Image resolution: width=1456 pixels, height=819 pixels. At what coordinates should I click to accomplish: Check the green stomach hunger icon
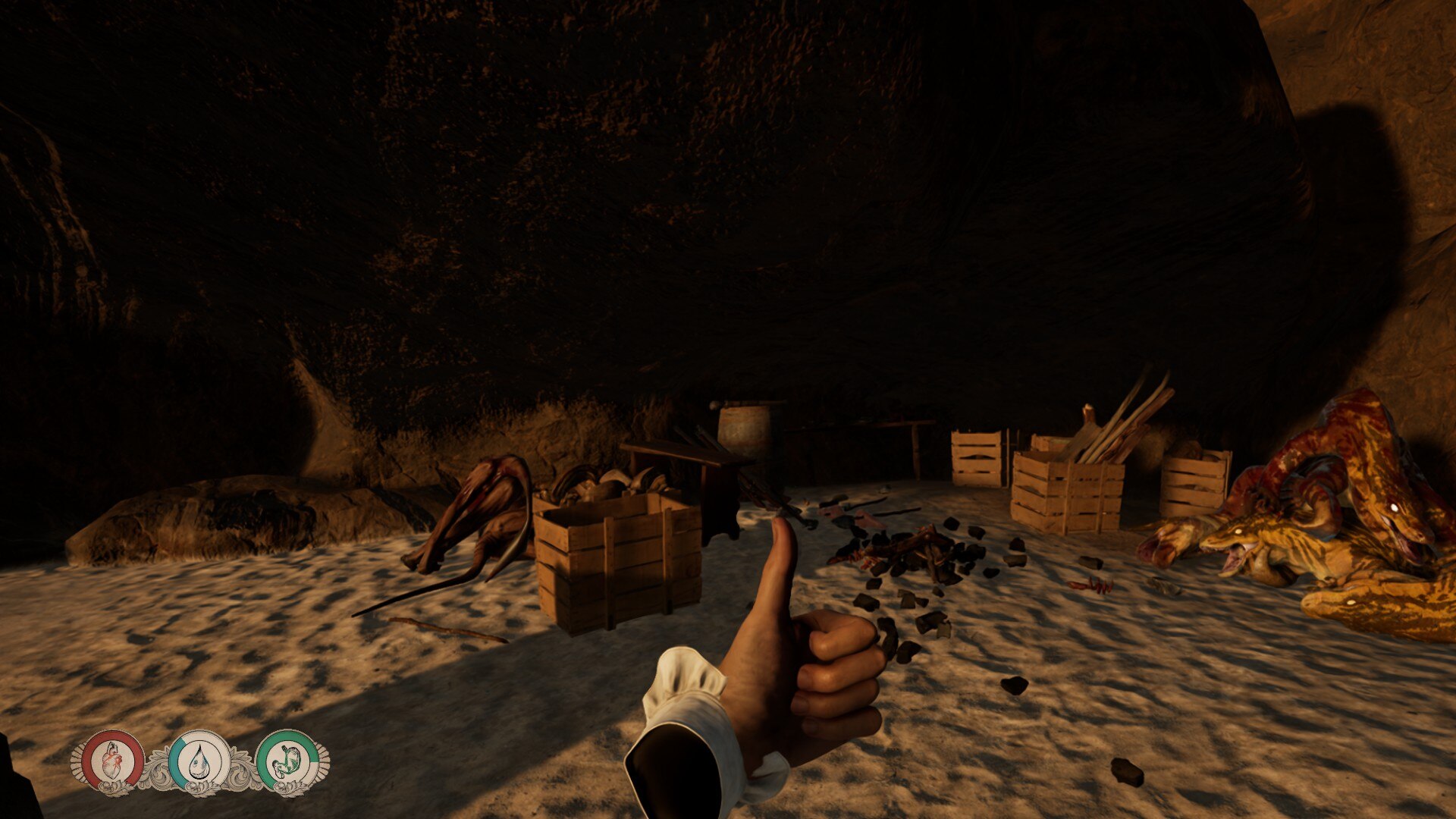(x=287, y=760)
